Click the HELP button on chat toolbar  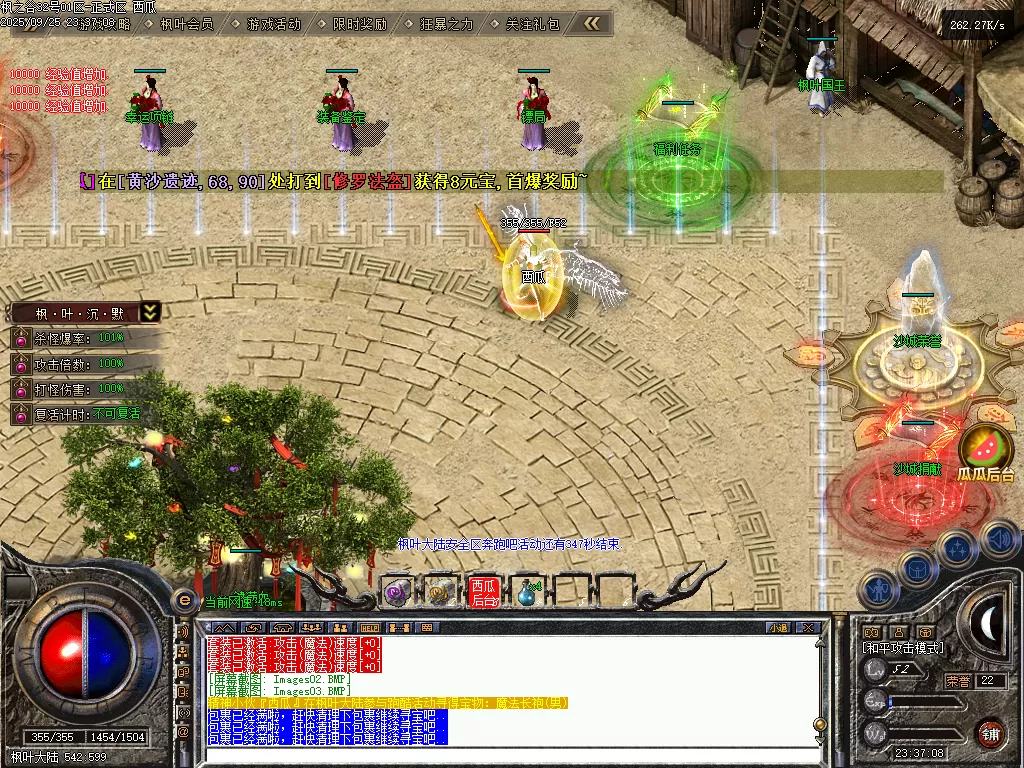[x=370, y=627]
